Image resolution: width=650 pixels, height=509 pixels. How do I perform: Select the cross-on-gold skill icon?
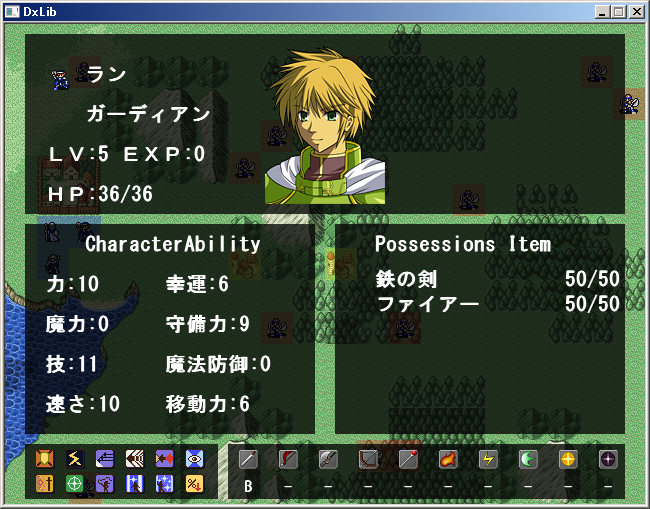point(45,483)
